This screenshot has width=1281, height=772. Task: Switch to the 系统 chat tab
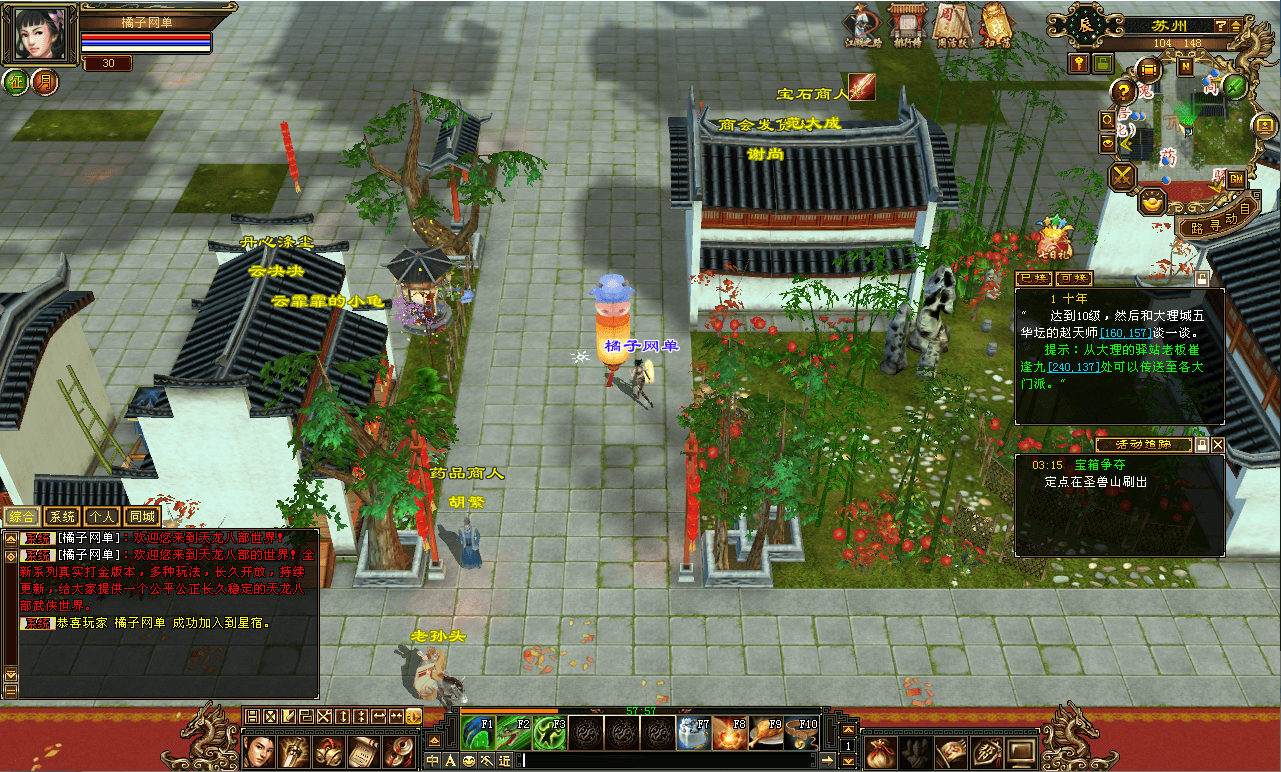62,517
